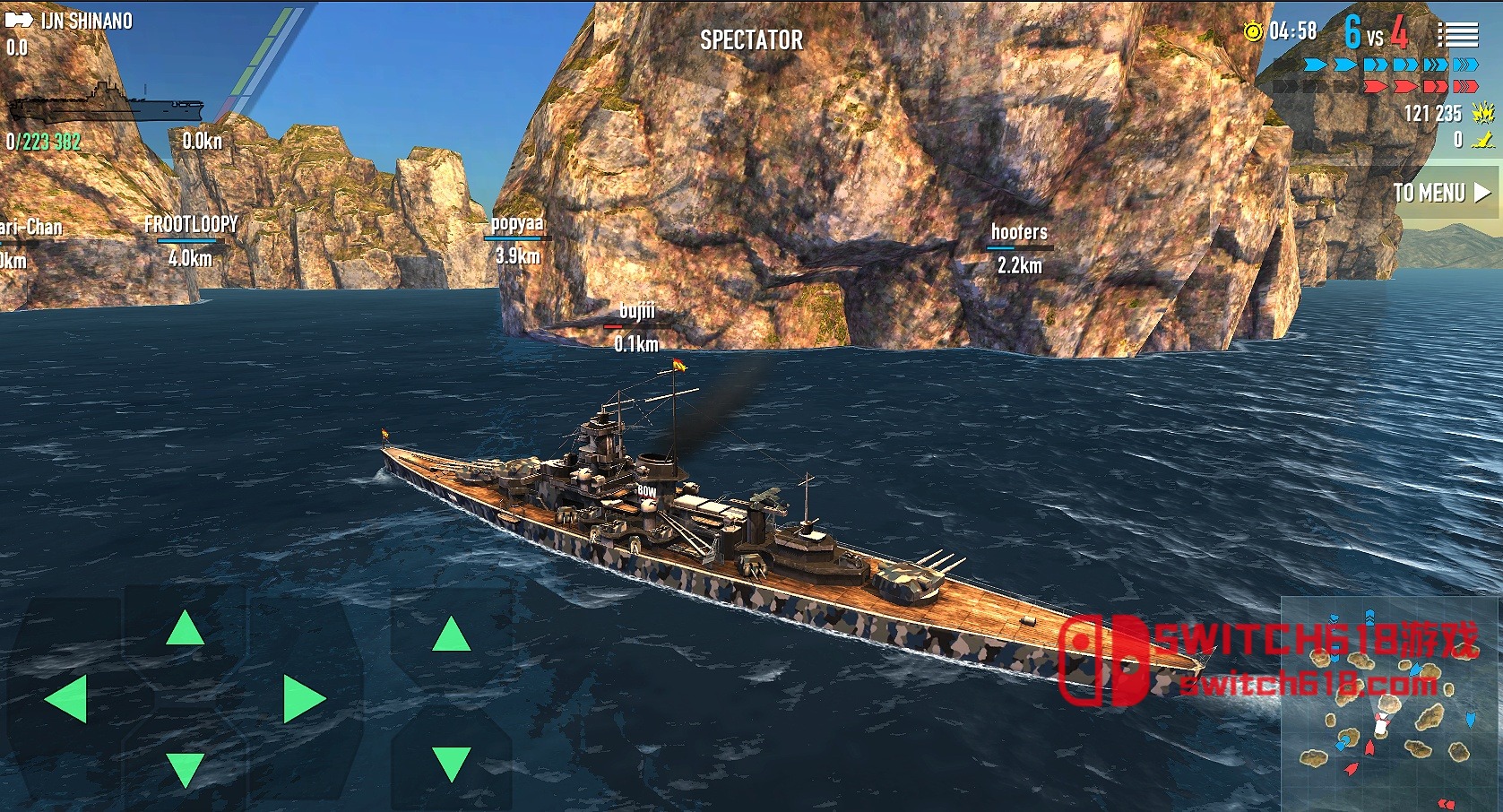
Task: Tap the down arrow on the four-way pad
Action: coord(185,769)
